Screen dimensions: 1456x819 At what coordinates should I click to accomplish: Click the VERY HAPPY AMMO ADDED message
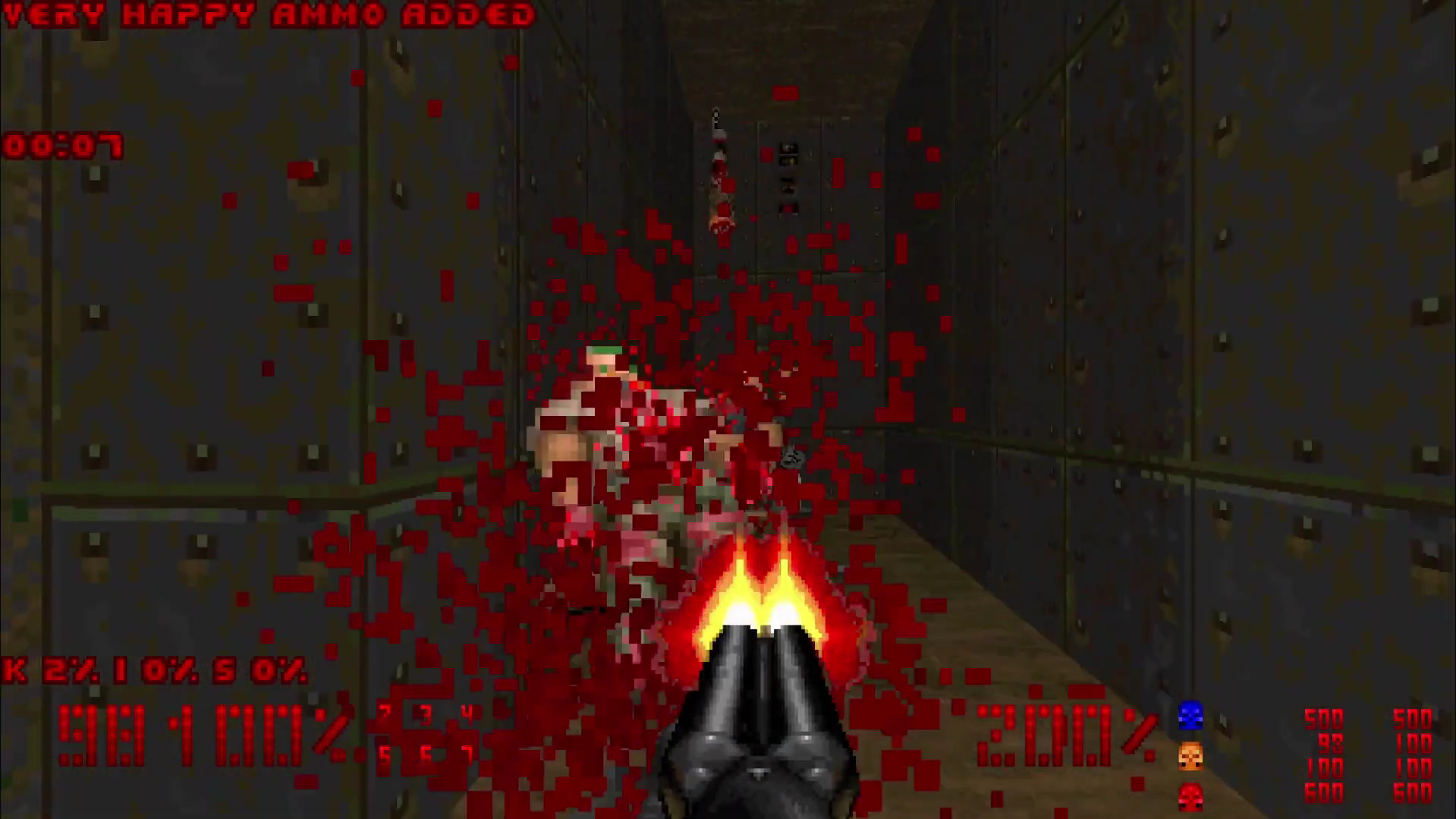tap(266, 14)
